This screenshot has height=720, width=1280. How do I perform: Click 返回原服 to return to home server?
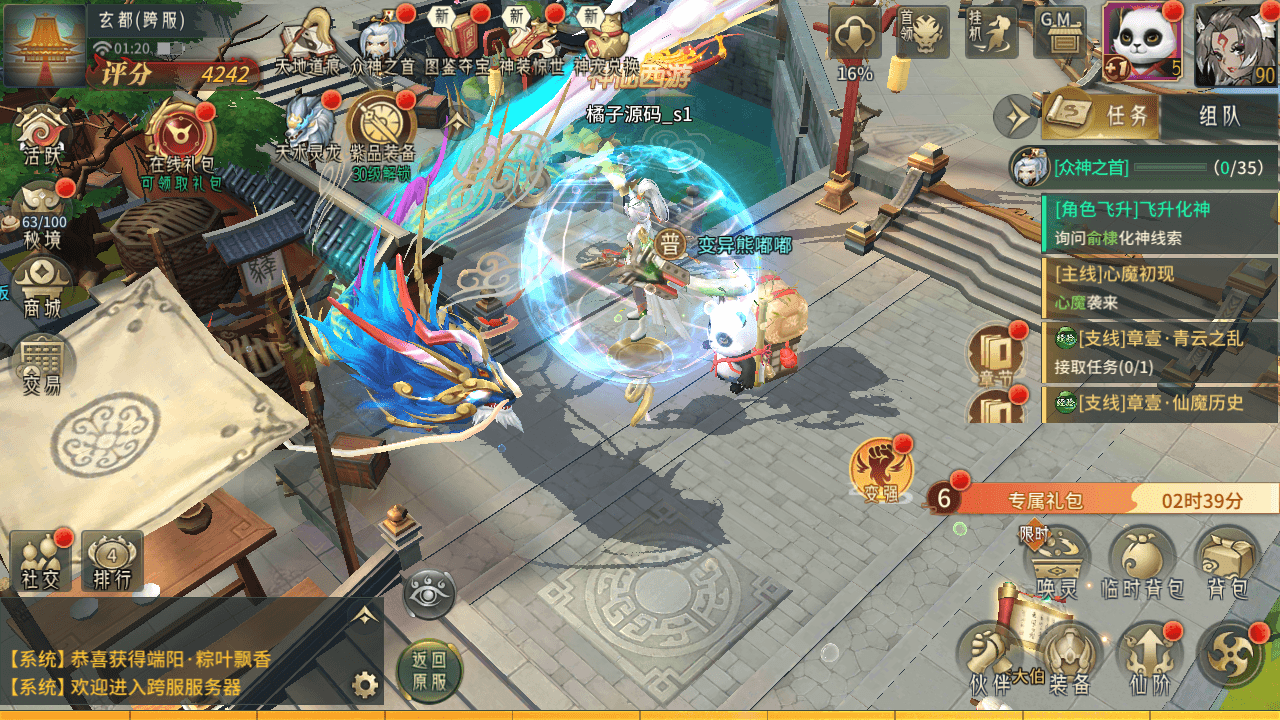coord(428,671)
